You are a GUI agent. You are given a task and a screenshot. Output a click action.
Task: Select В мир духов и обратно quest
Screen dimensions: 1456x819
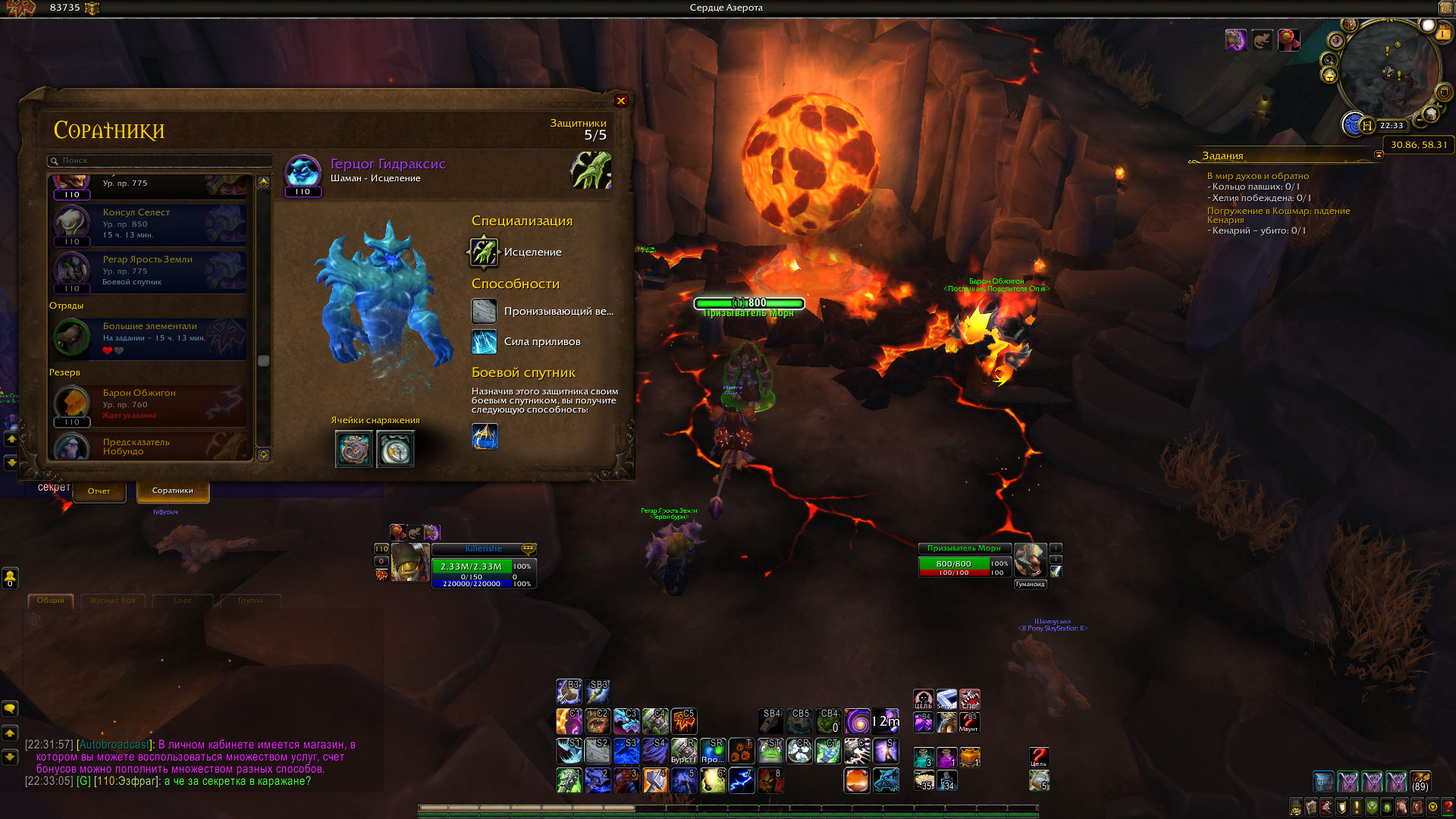pyautogui.click(x=1257, y=176)
